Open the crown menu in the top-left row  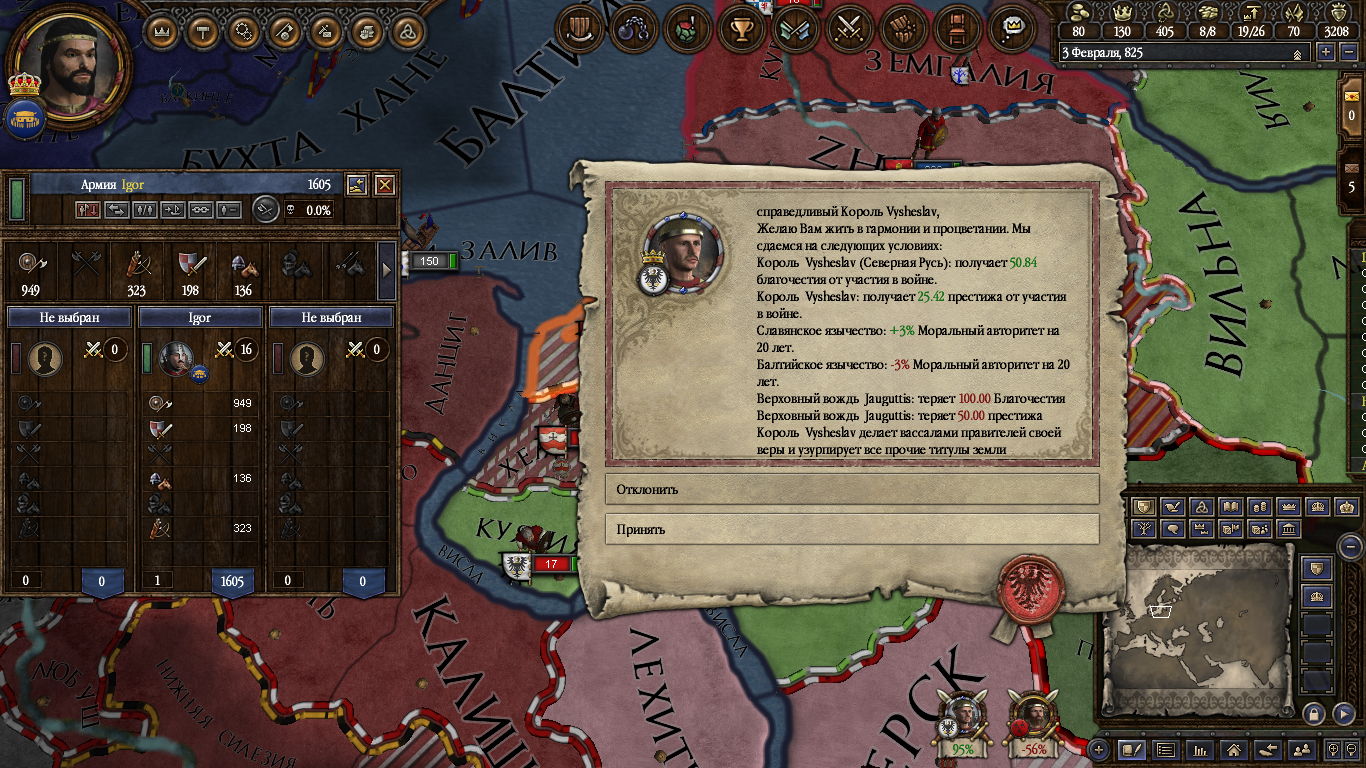coord(162,31)
